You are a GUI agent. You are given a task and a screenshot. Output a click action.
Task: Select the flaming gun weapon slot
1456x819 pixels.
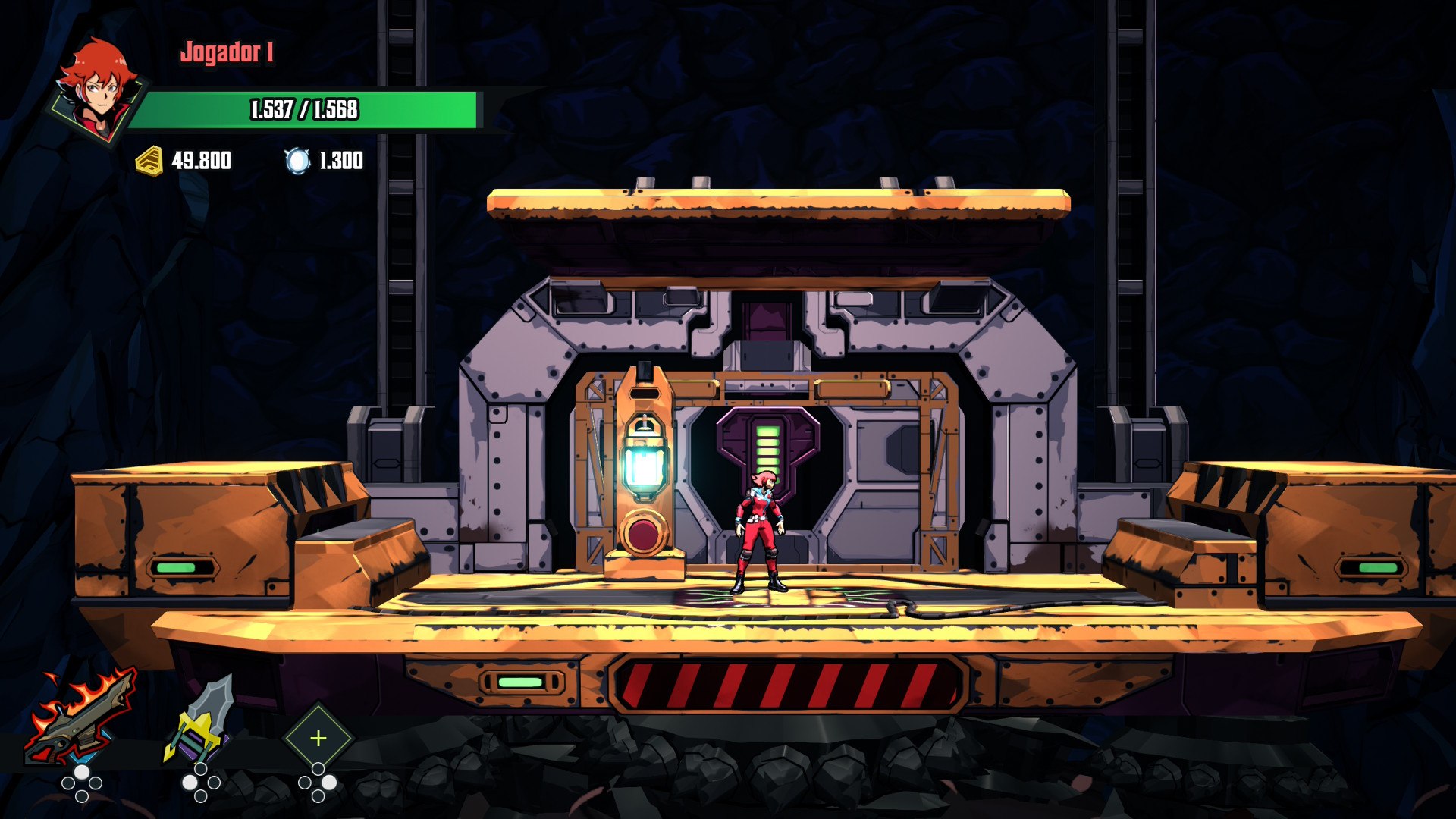pyautogui.click(x=80, y=718)
